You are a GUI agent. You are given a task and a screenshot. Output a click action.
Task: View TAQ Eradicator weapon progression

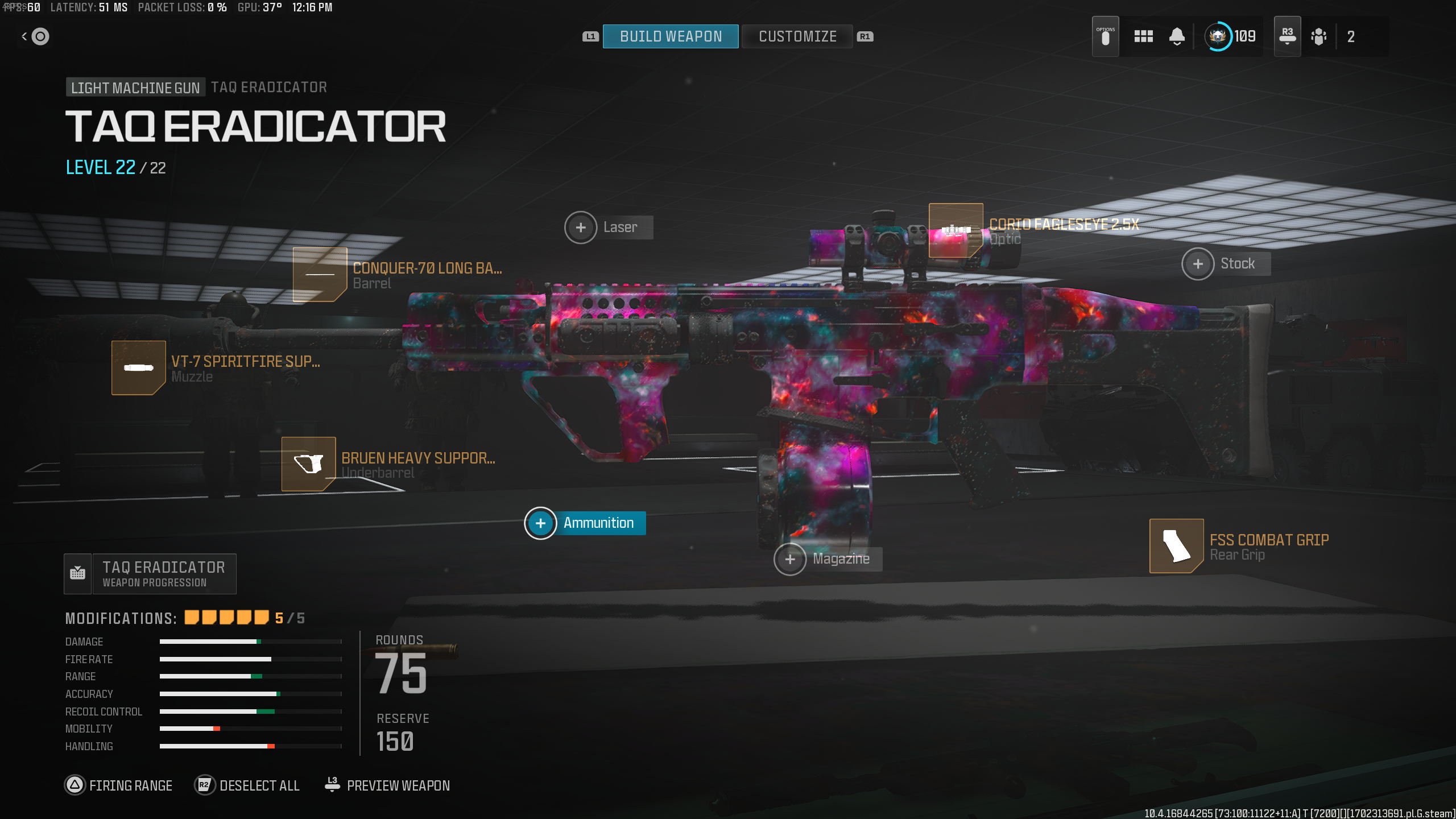(150, 574)
